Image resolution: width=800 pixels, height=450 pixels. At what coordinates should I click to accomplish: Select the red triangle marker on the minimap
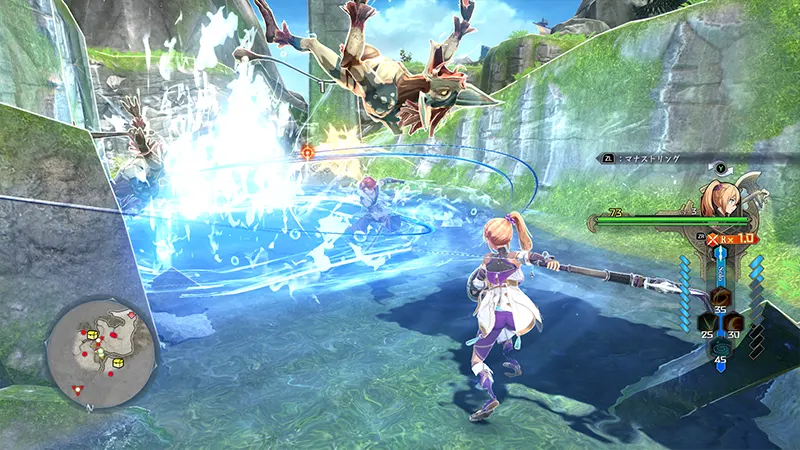[78, 390]
